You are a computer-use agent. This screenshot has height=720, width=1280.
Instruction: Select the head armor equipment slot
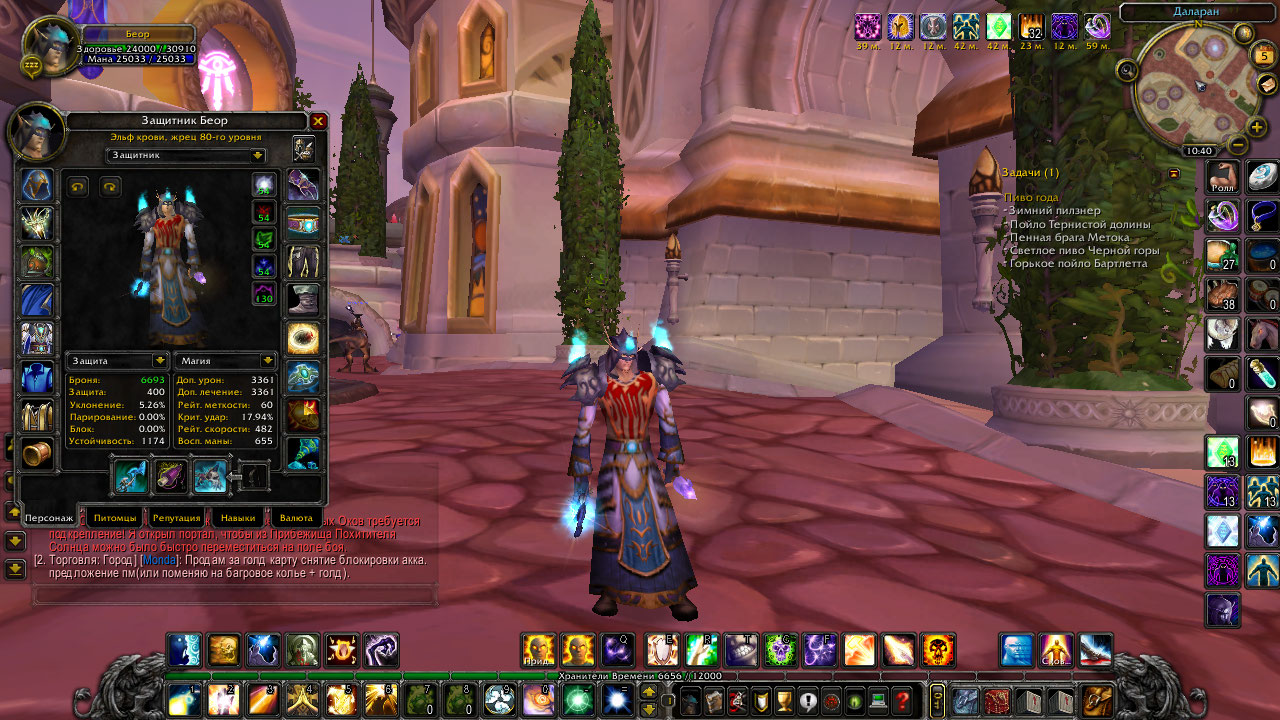38,186
